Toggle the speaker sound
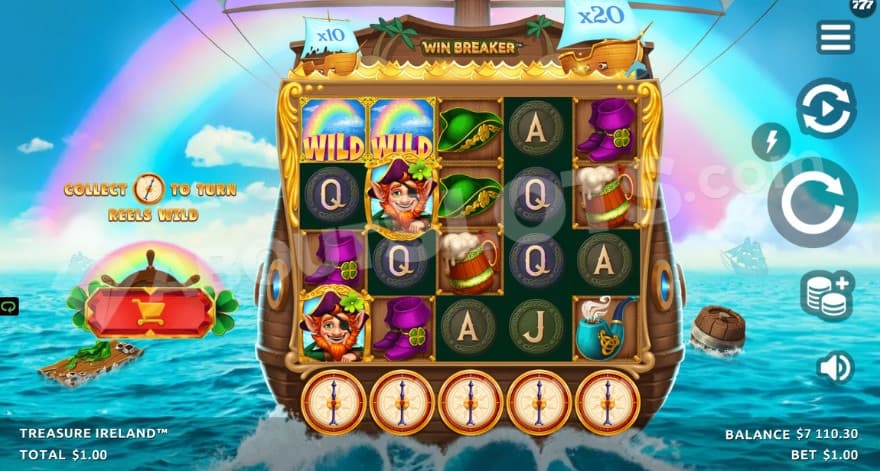This screenshot has height=471, width=880. (834, 368)
